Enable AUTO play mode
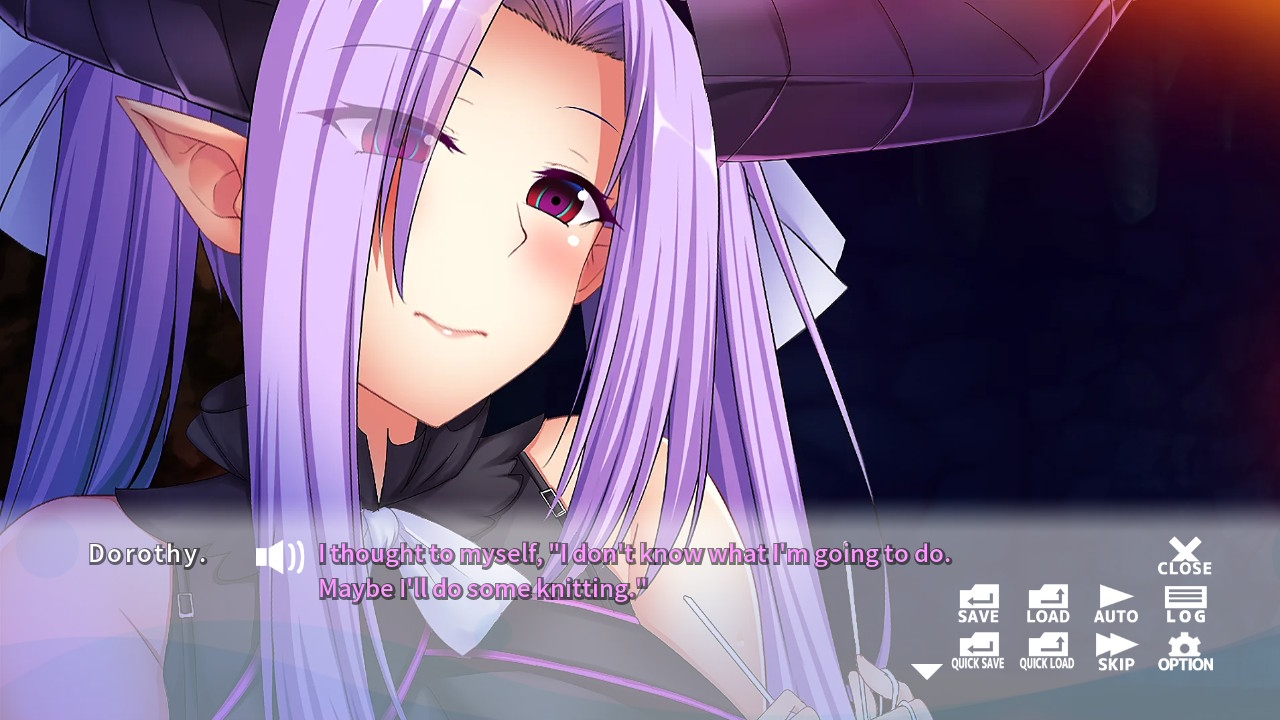Screen dimensions: 1280x720 click(1115, 604)
